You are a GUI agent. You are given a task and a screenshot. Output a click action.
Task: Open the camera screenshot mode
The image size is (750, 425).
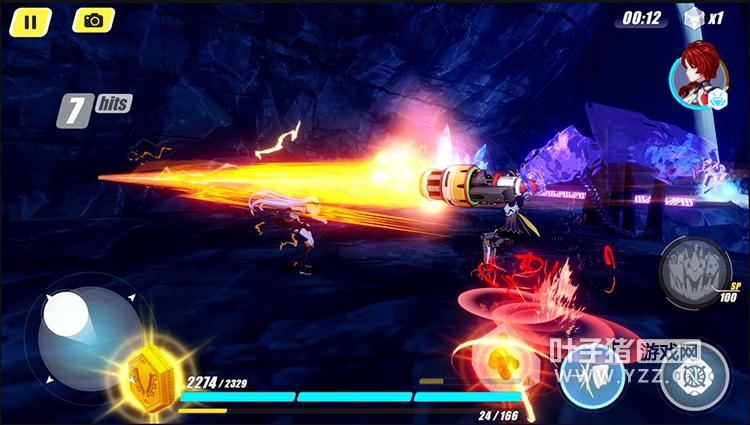pyautogui.click(x=94, y=20)
